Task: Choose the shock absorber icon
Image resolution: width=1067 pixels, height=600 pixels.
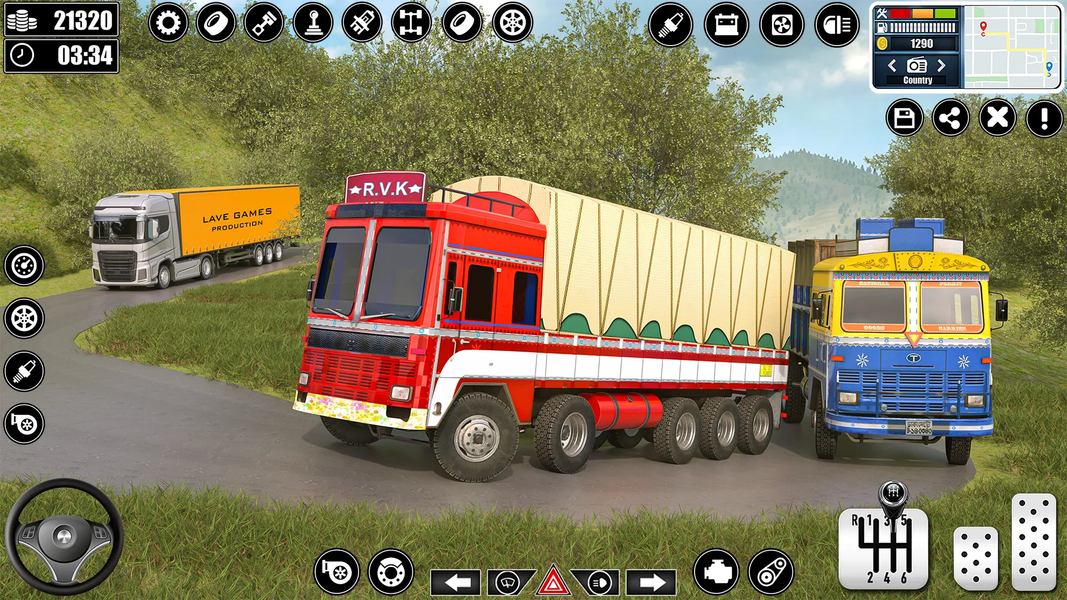Action: pyautogui.click(x=362, y=22)
